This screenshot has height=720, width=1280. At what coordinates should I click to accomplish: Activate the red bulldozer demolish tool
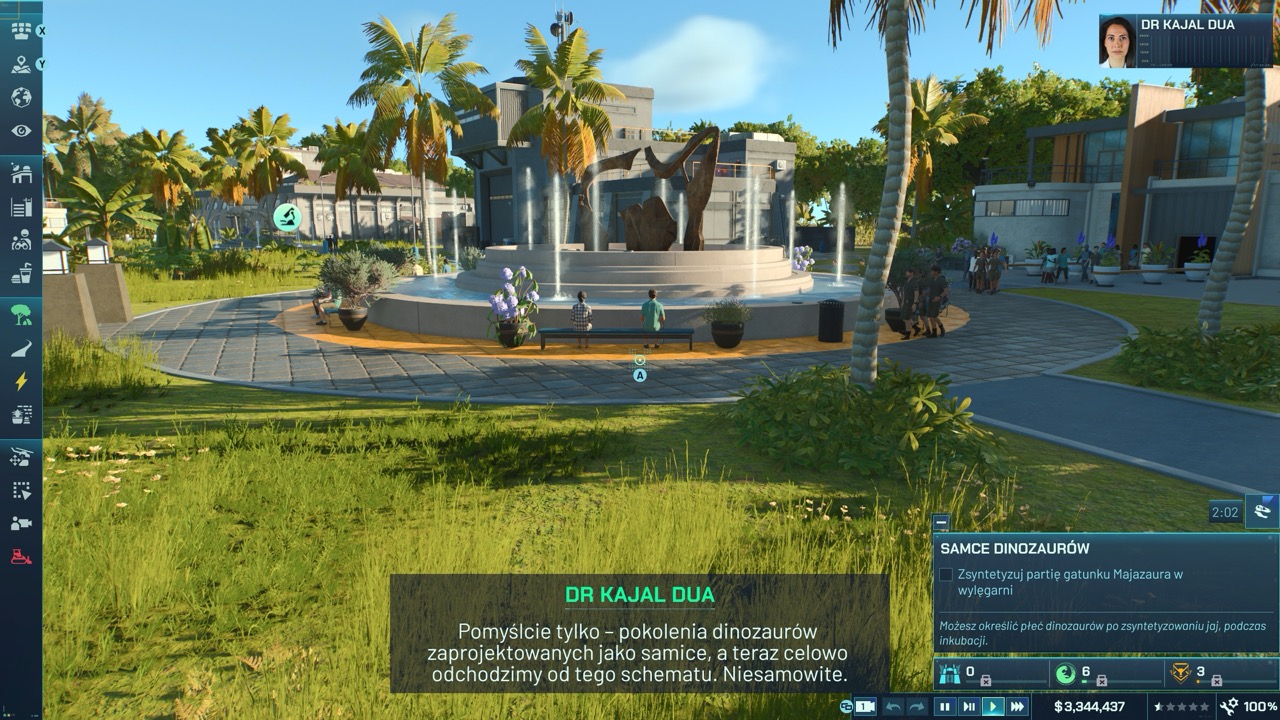point(21,556)
